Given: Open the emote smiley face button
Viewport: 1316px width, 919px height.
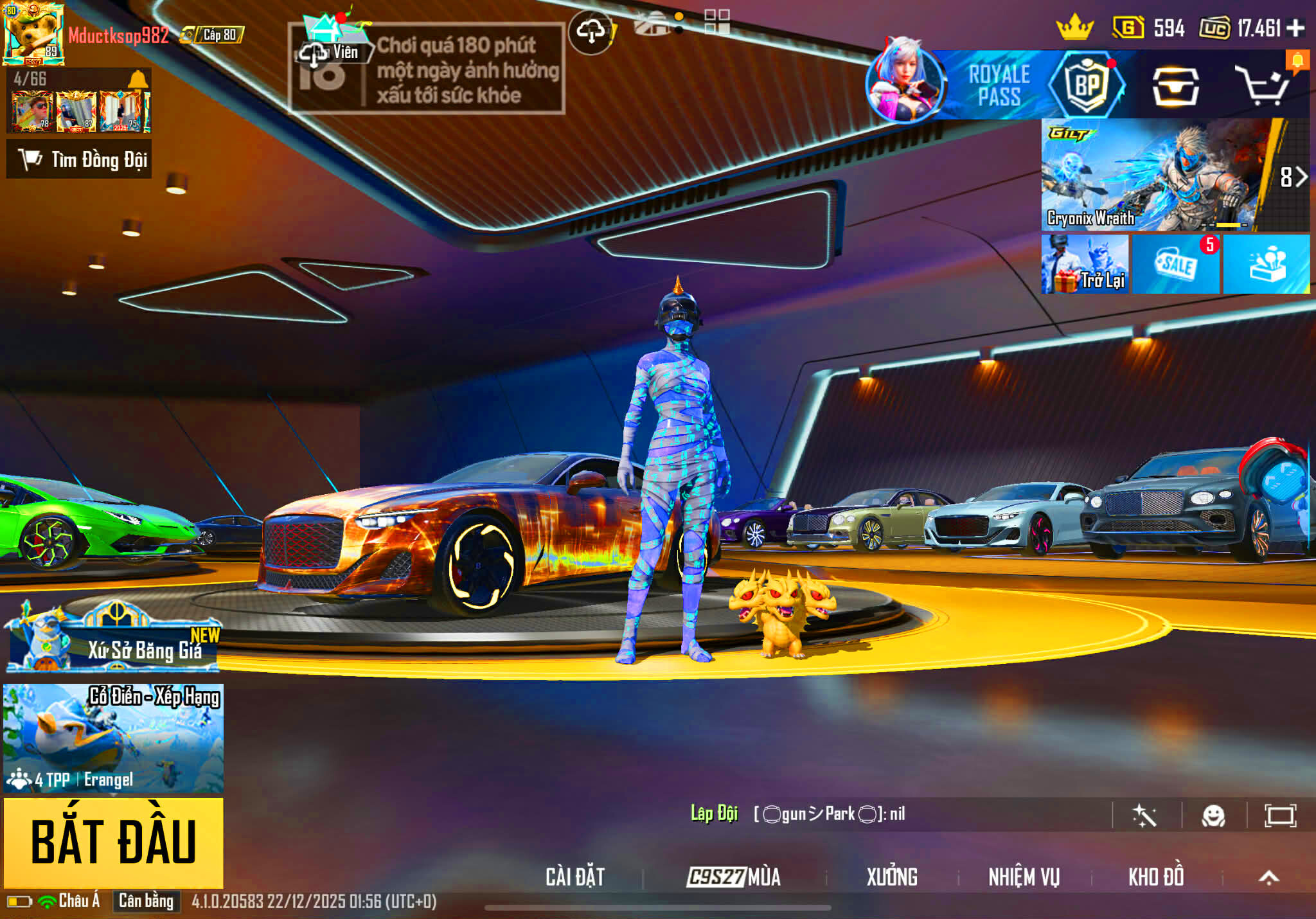Looking at the screenshot, I should [1213, 816].
